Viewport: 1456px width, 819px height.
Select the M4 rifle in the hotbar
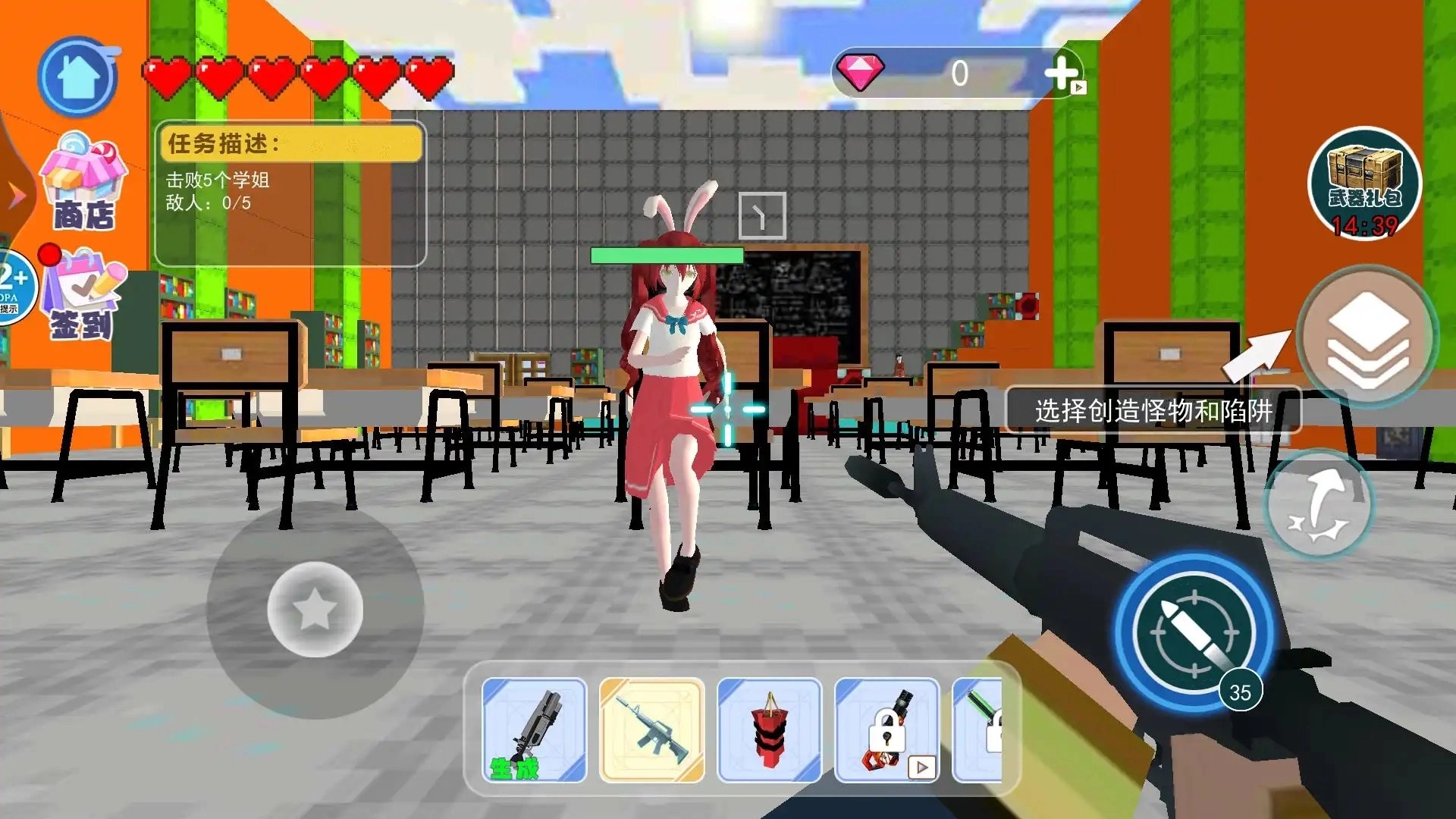coord(654,730)
